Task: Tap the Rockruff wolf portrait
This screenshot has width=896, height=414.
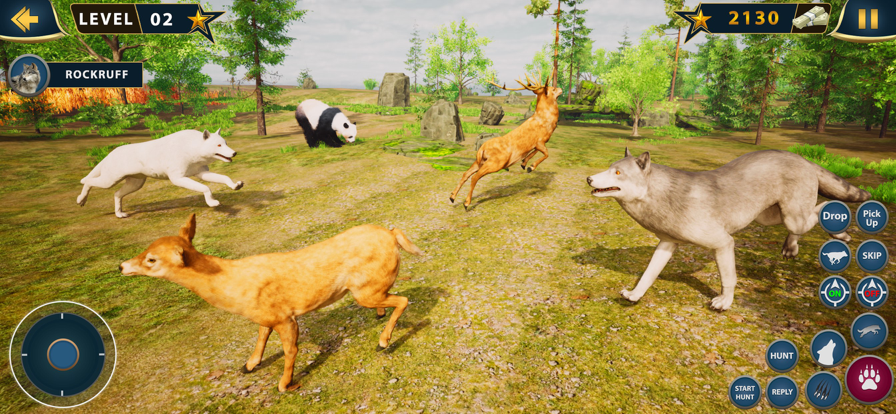Action: [27, 75]
